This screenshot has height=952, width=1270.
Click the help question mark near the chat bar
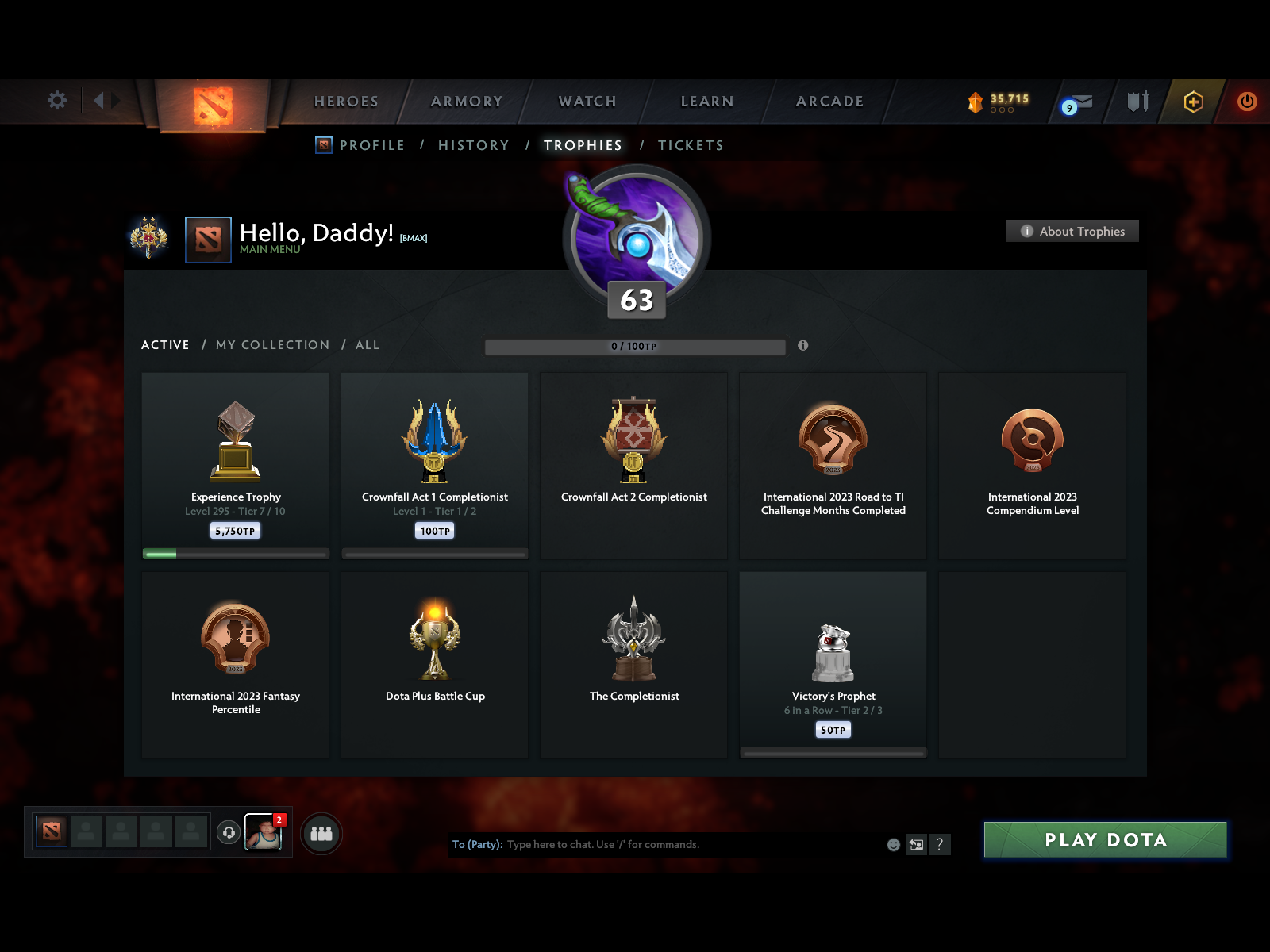point(941,844)
